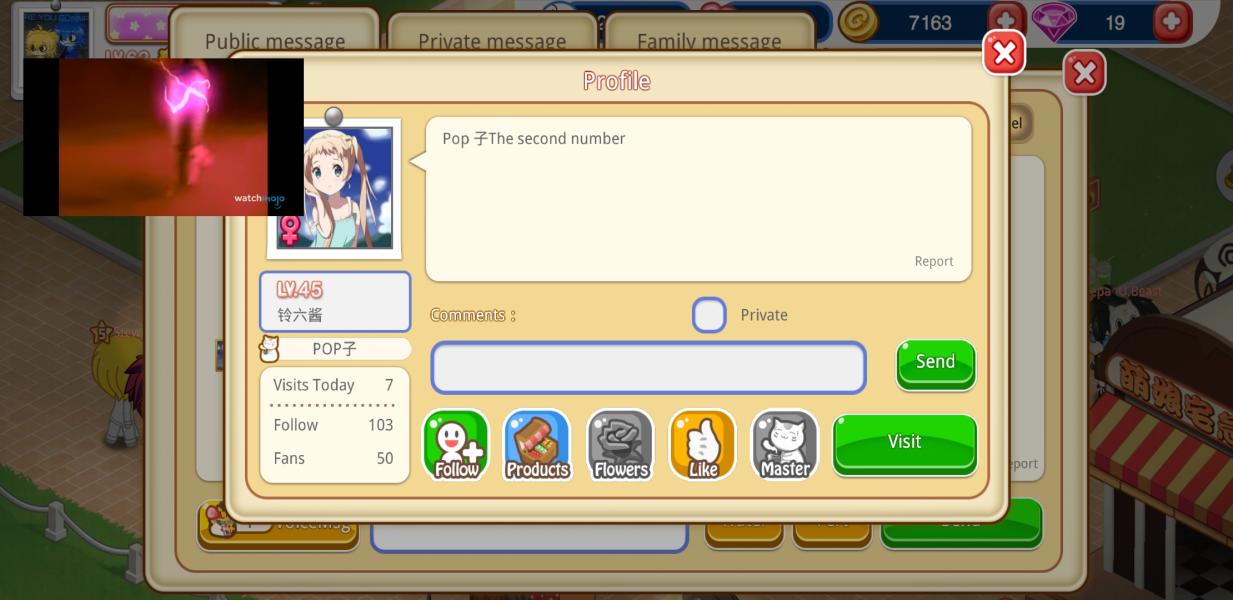Report this profile message
This screenshot has width=1233, height=600.
click(x=933, y=261)
